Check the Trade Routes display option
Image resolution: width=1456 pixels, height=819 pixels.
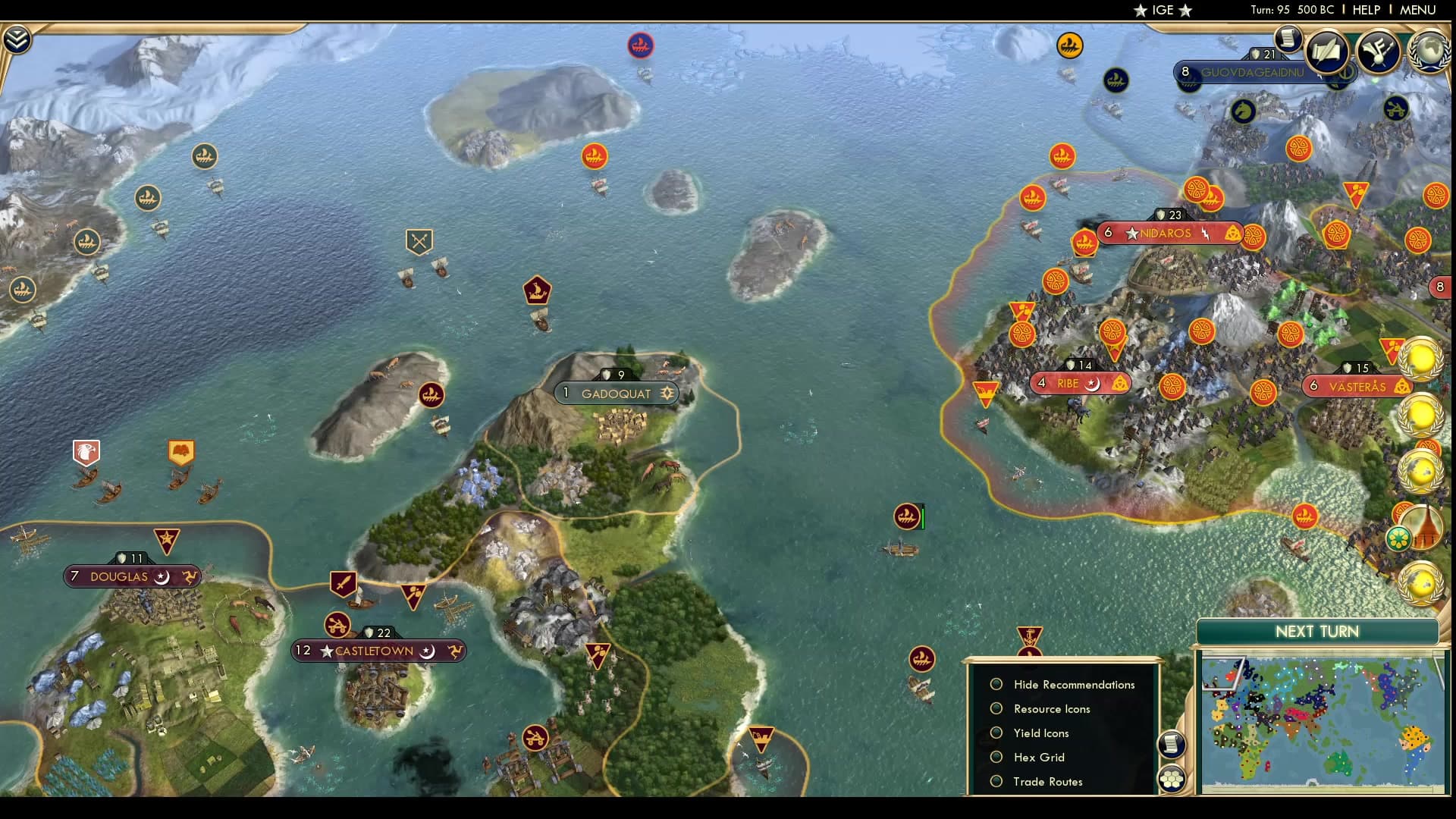(996, 781)
